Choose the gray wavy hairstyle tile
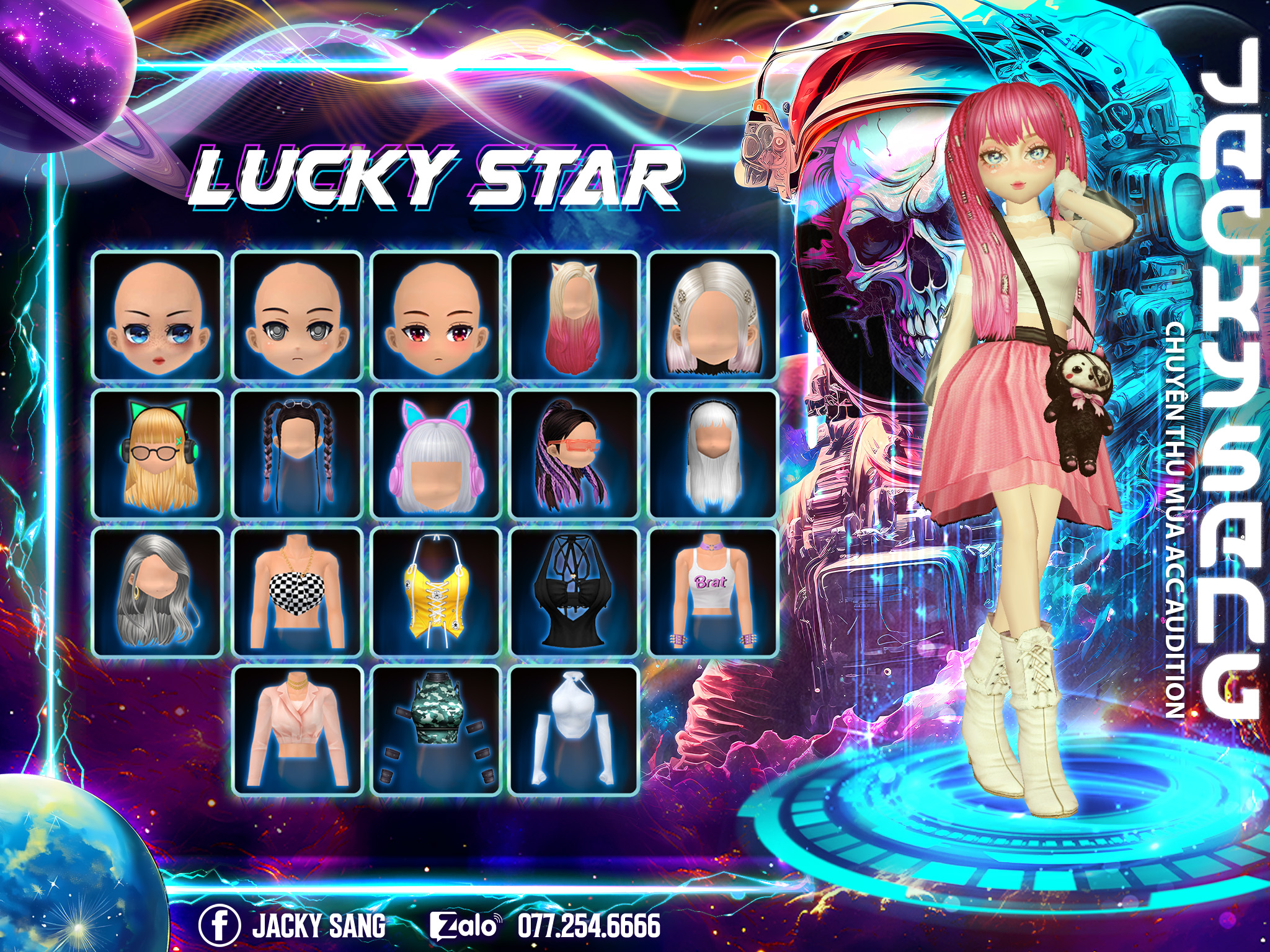The width and height of the screenshot is (1270, 952). click(158, 593)
